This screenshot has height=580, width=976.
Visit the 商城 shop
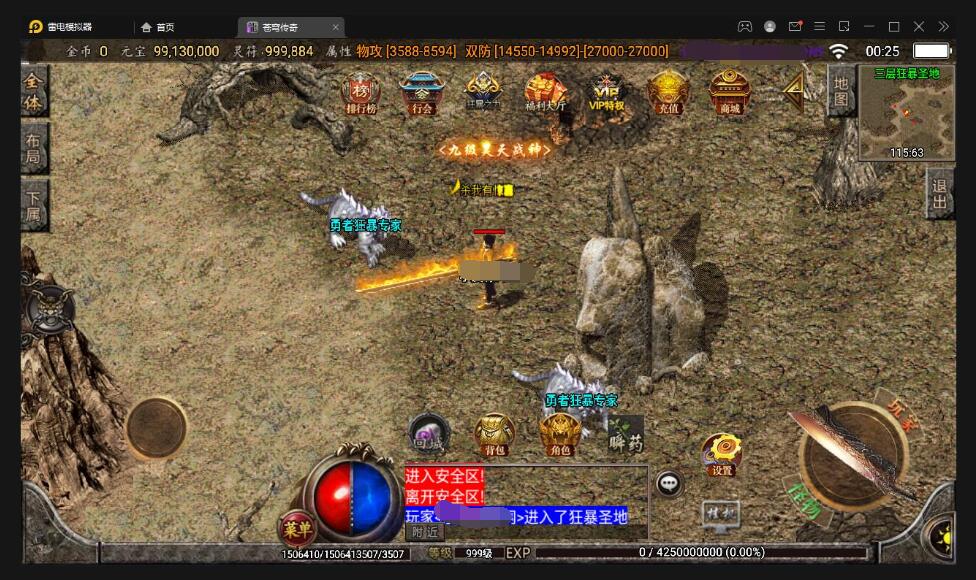729,92
